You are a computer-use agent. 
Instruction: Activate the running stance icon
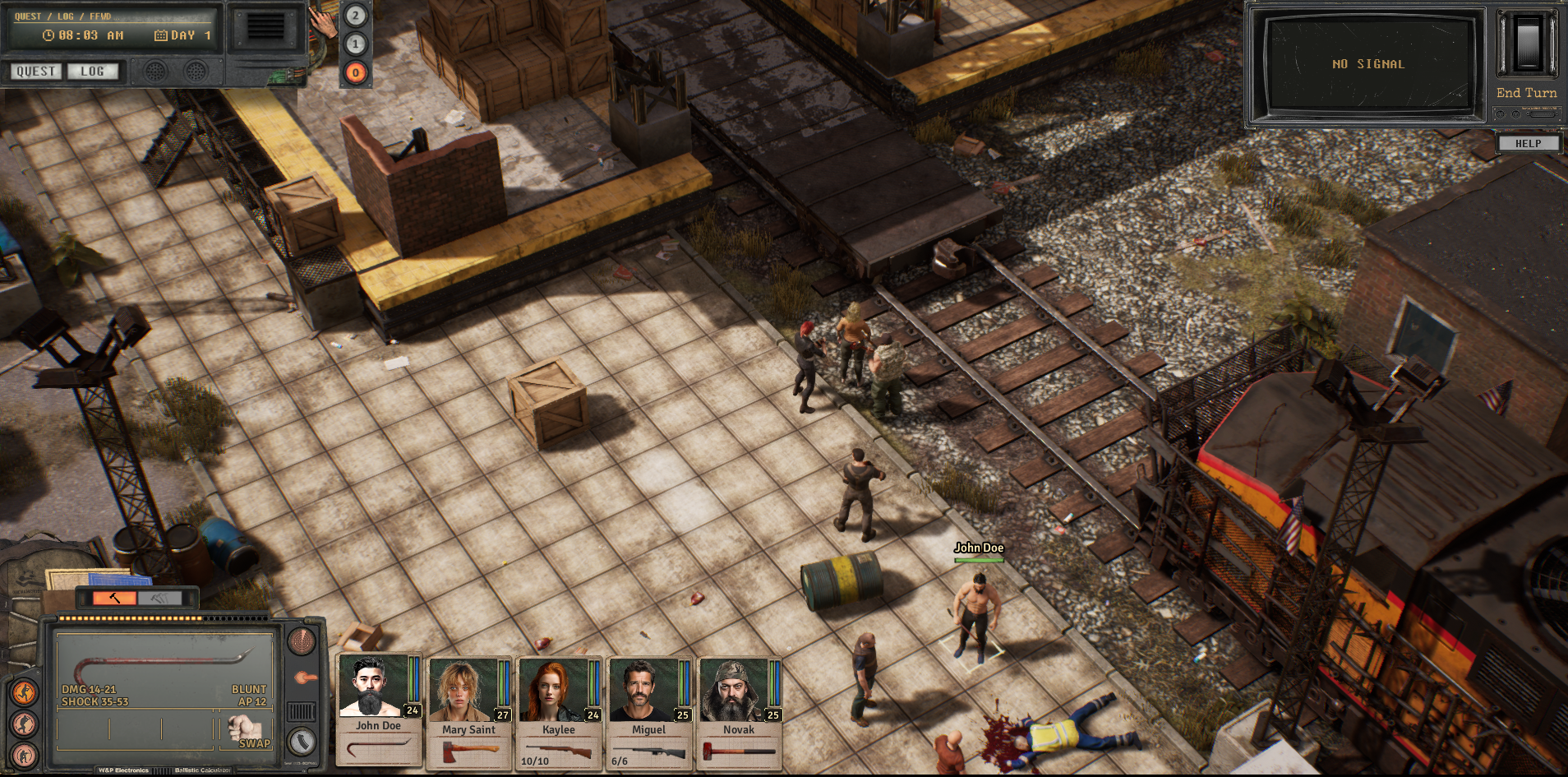[x=25, y=693]
